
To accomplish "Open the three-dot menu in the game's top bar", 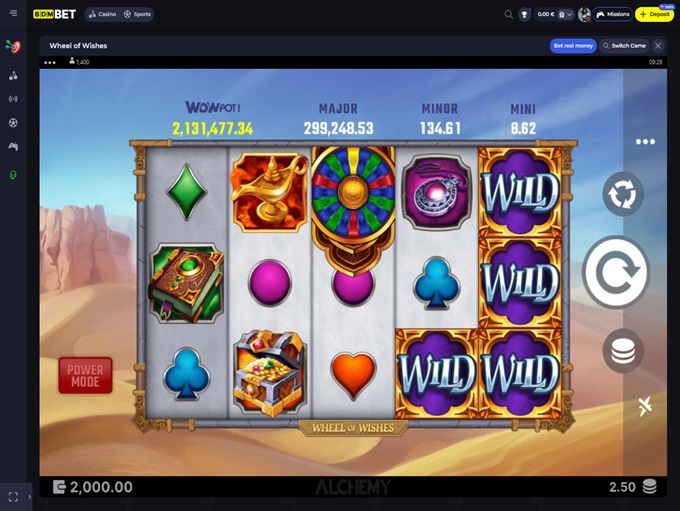I will pos(50,62).
